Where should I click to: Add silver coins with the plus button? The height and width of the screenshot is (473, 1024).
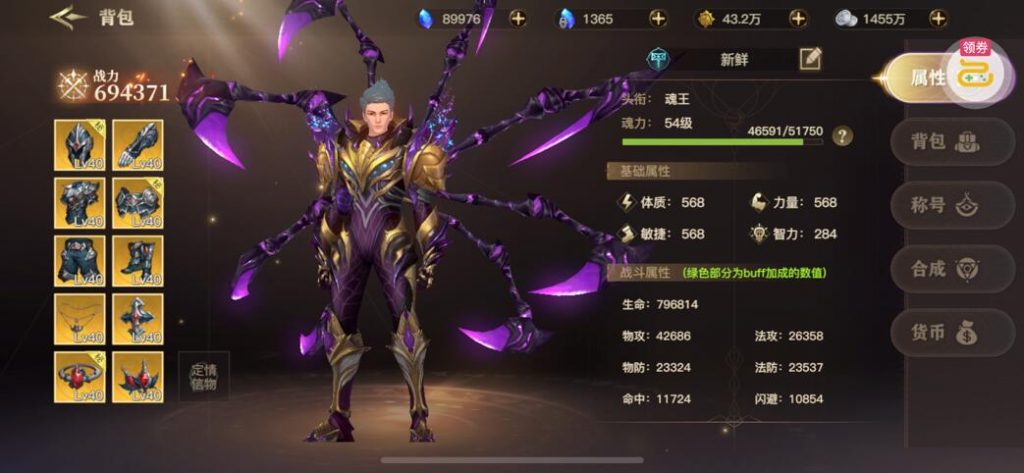pos(937,18)
